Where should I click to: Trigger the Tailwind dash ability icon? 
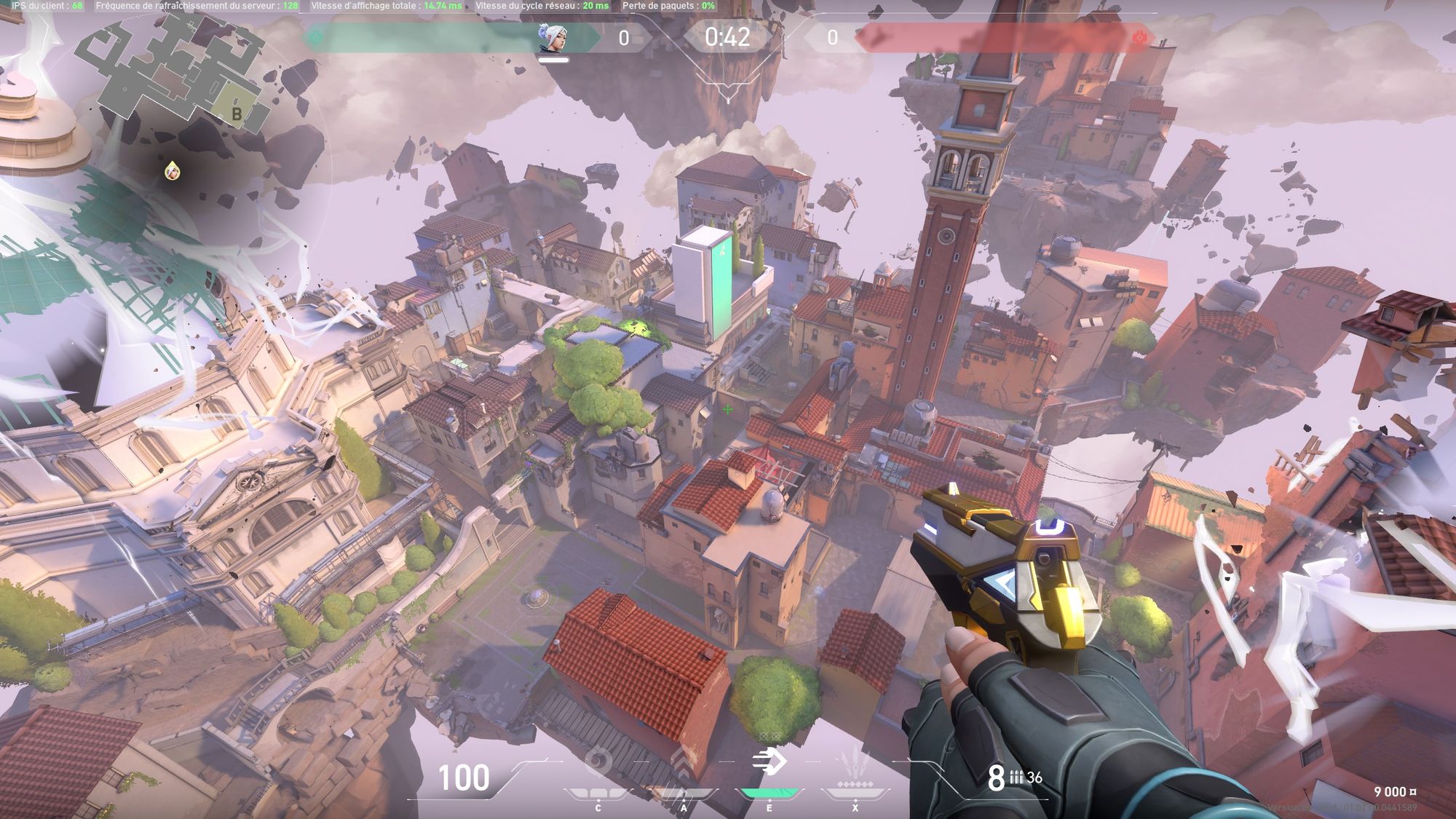click(769, 762)
